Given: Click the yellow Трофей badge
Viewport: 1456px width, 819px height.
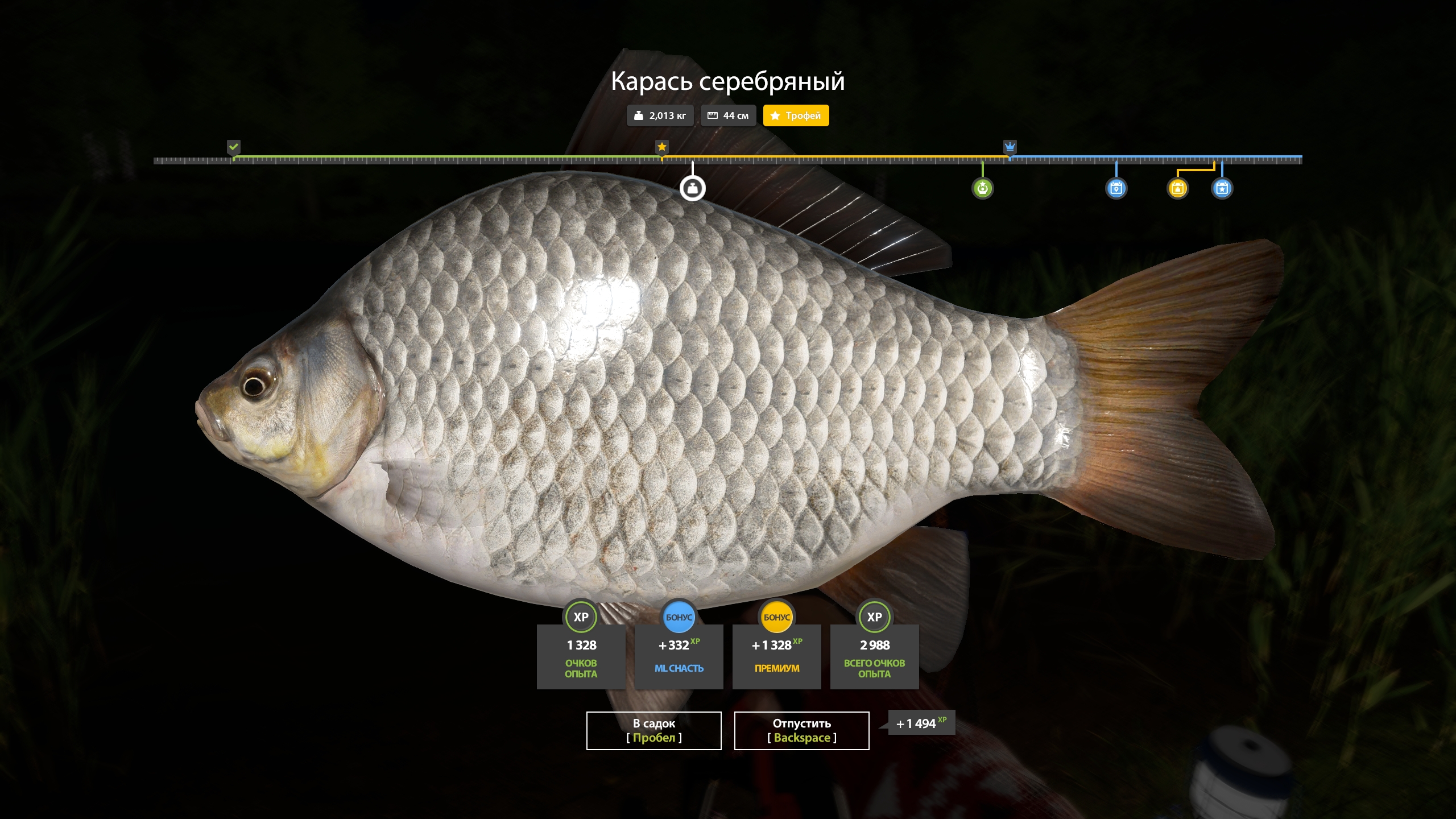Looking at the screenshot, I should tap(796, 115).
